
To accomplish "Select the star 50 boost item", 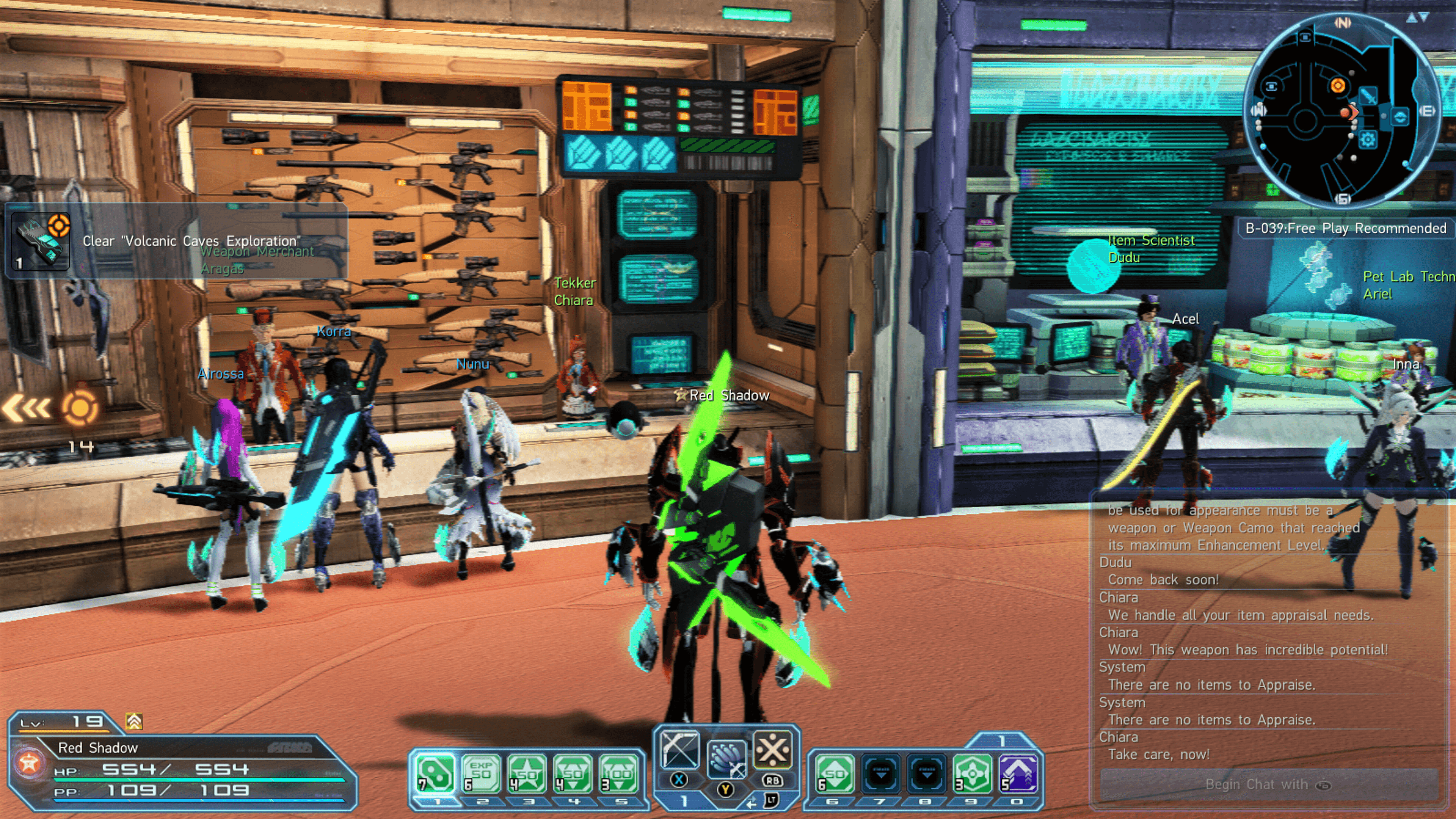I will point(527,773).
